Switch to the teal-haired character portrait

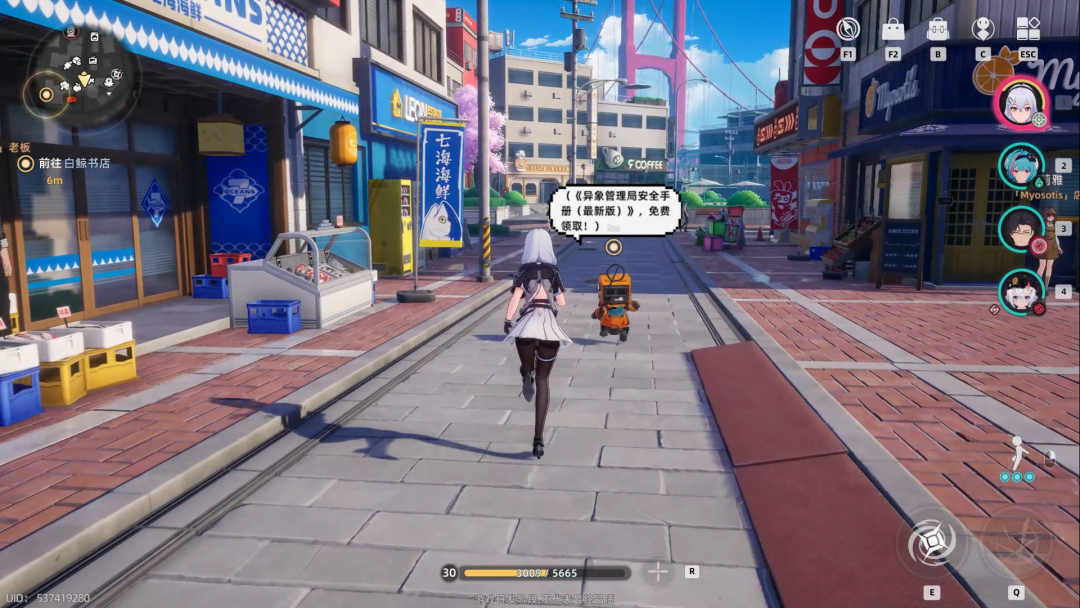pos(1021,166)
